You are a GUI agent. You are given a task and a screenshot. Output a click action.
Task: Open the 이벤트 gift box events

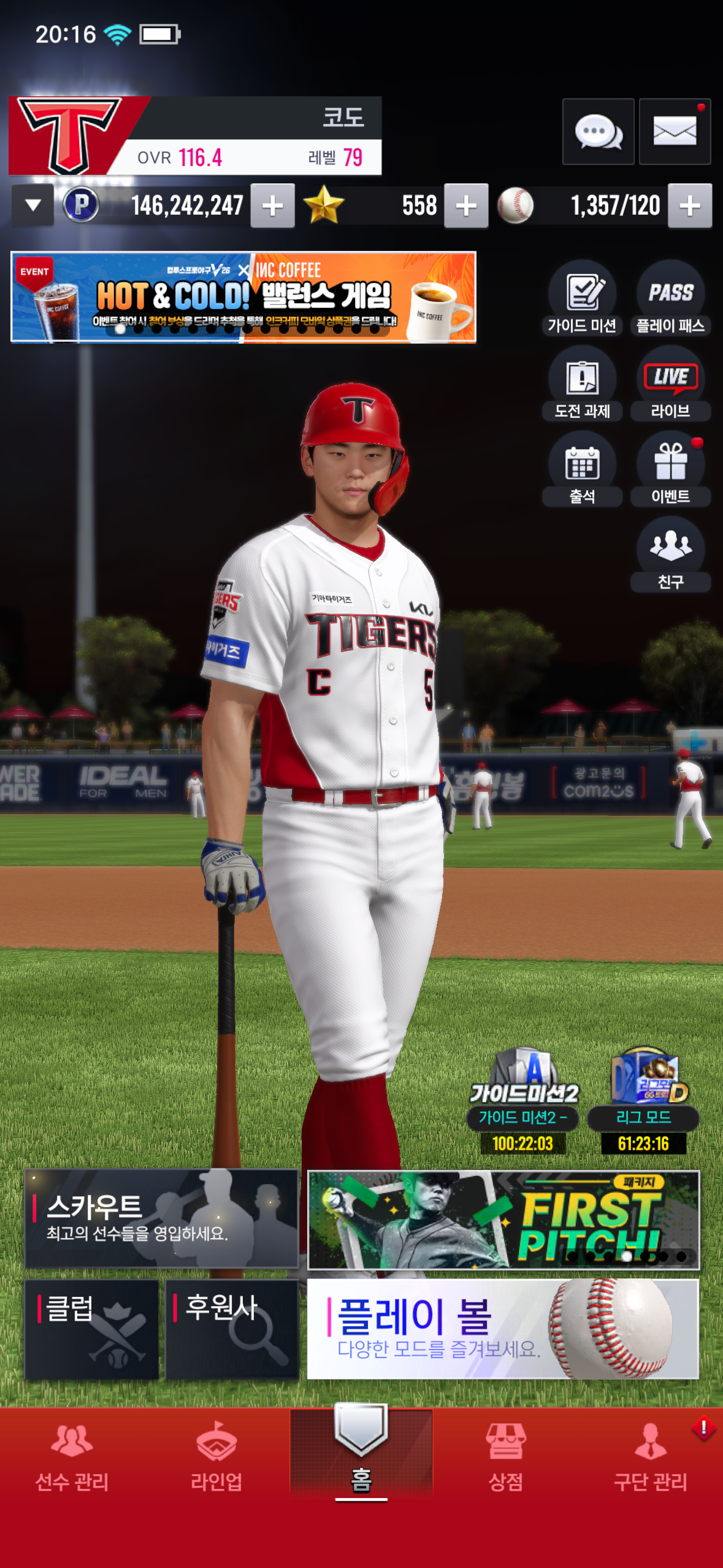670,470
